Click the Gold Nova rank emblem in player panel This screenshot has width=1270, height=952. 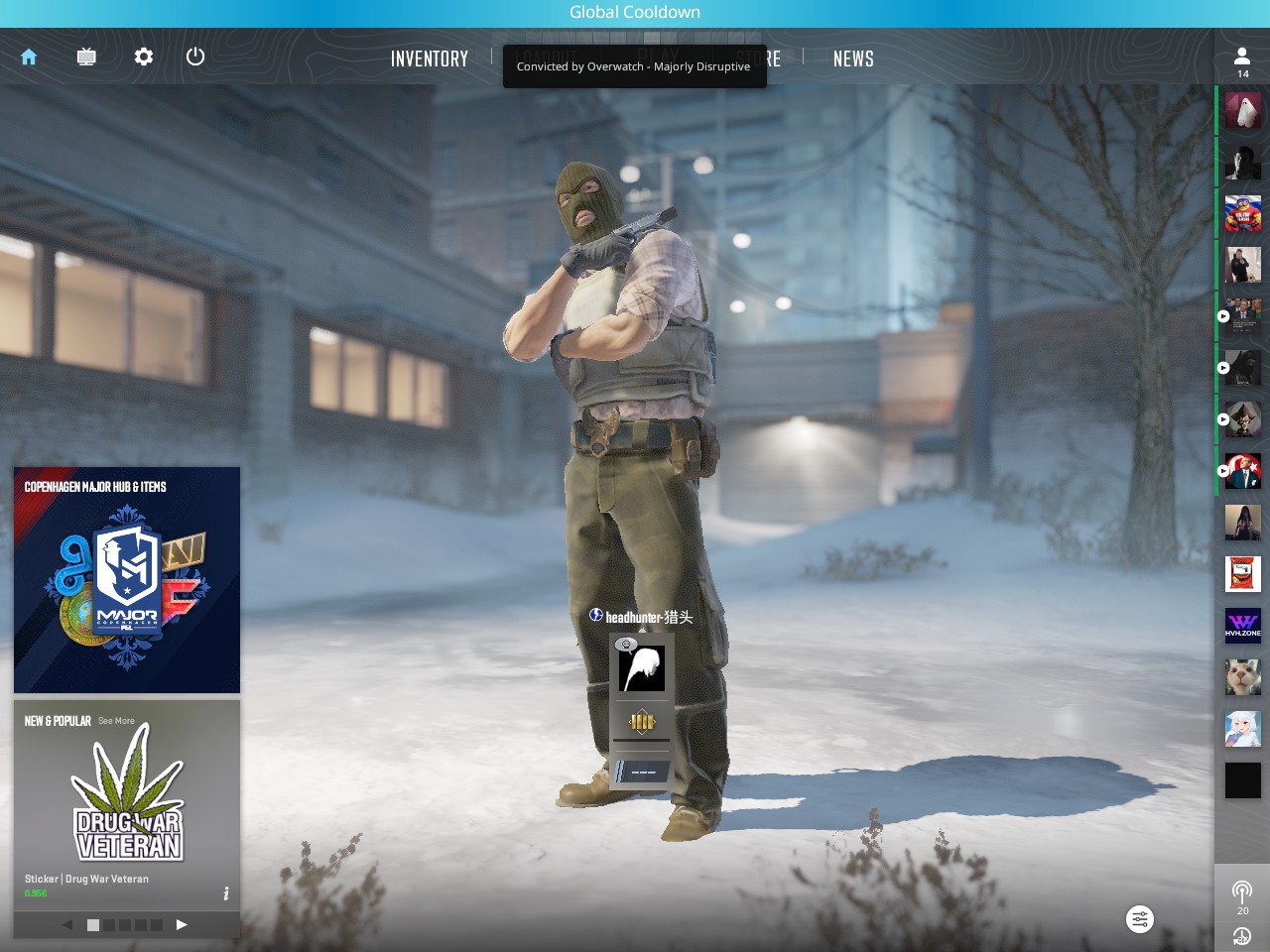tap(641, 722)
